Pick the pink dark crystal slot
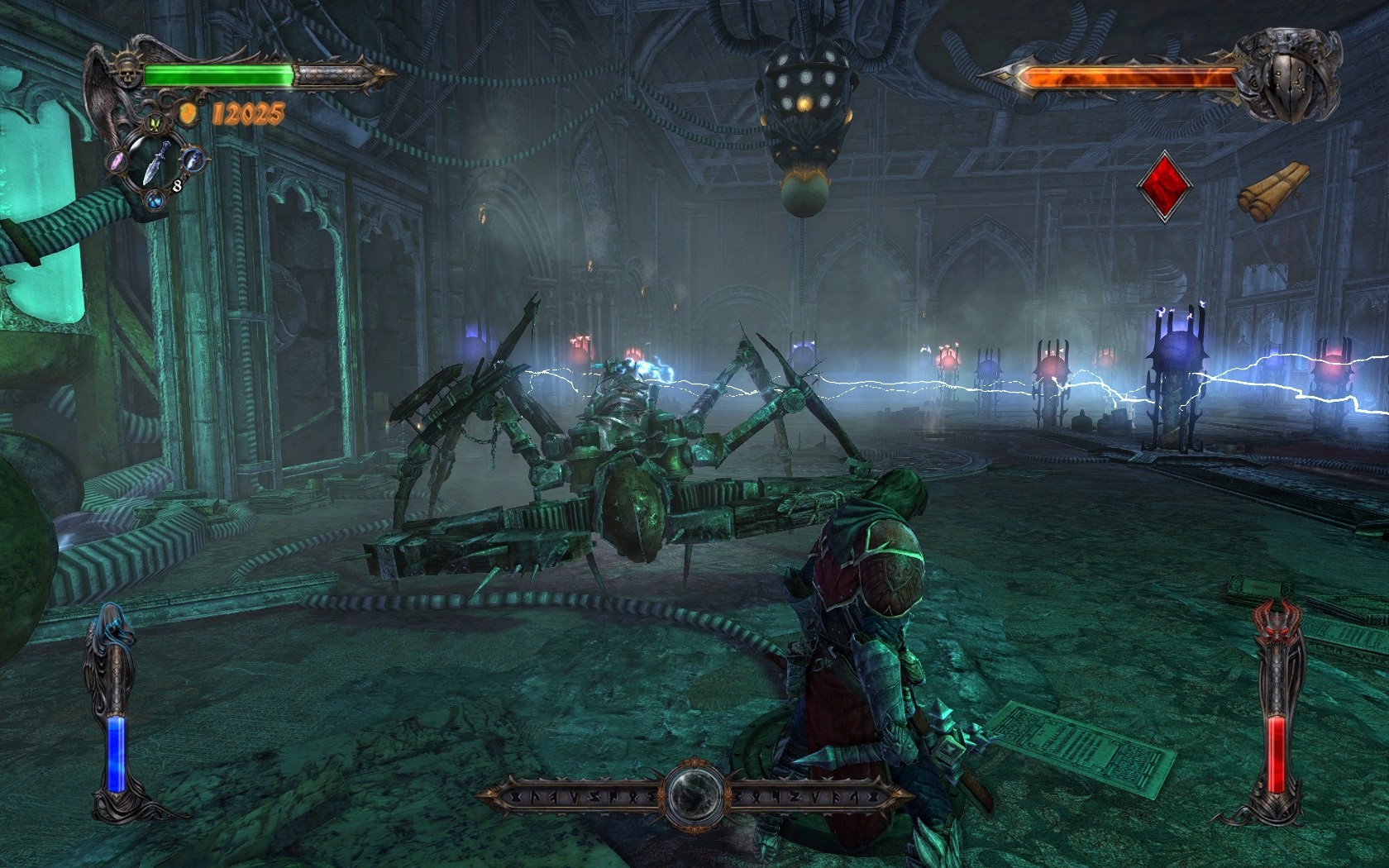Screen dimensions: 1389x868 point(118,160)
